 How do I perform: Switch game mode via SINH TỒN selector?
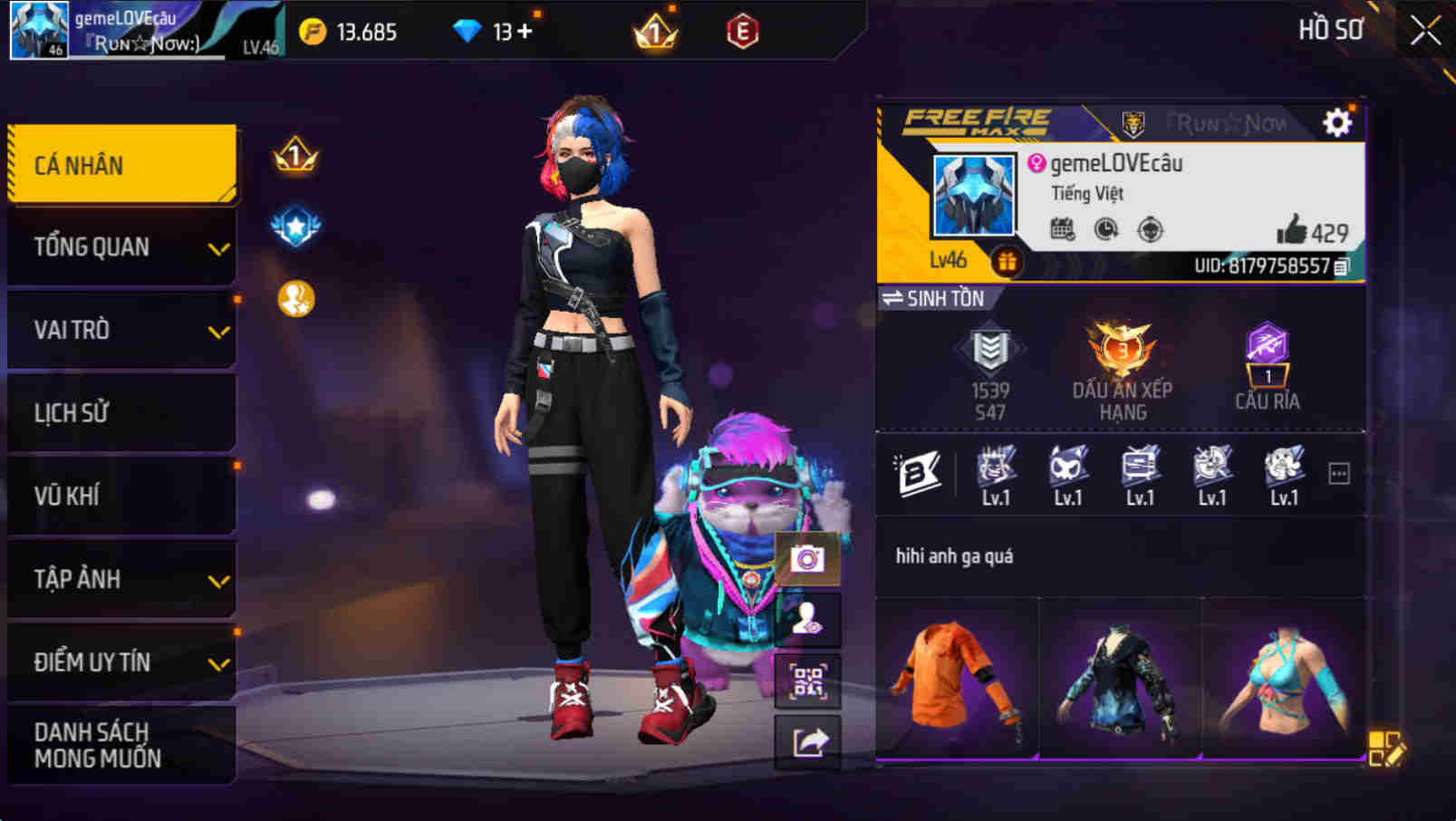(933, 298)
